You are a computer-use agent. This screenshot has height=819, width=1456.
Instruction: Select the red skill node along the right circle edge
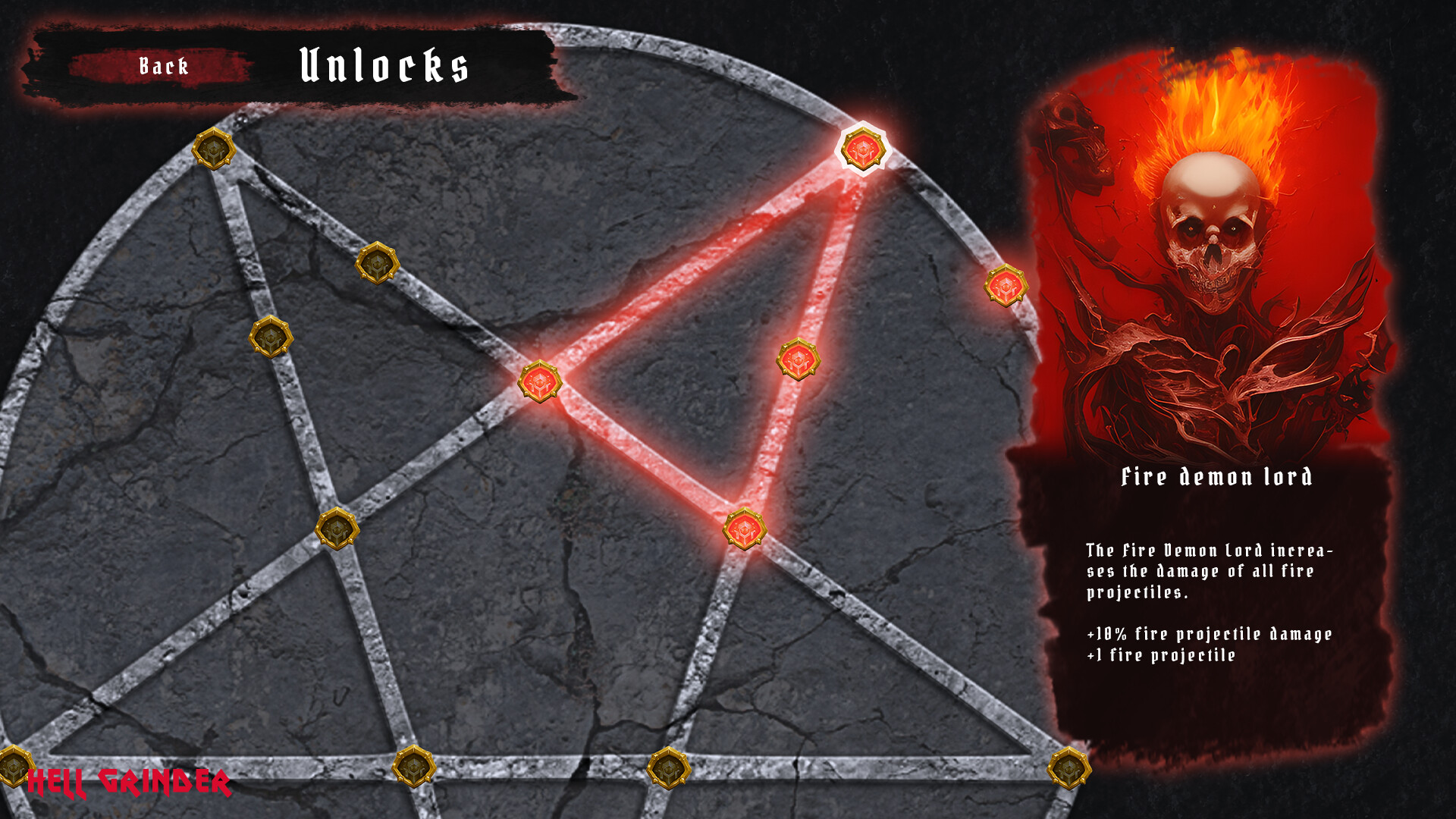tap(1006, 287)
